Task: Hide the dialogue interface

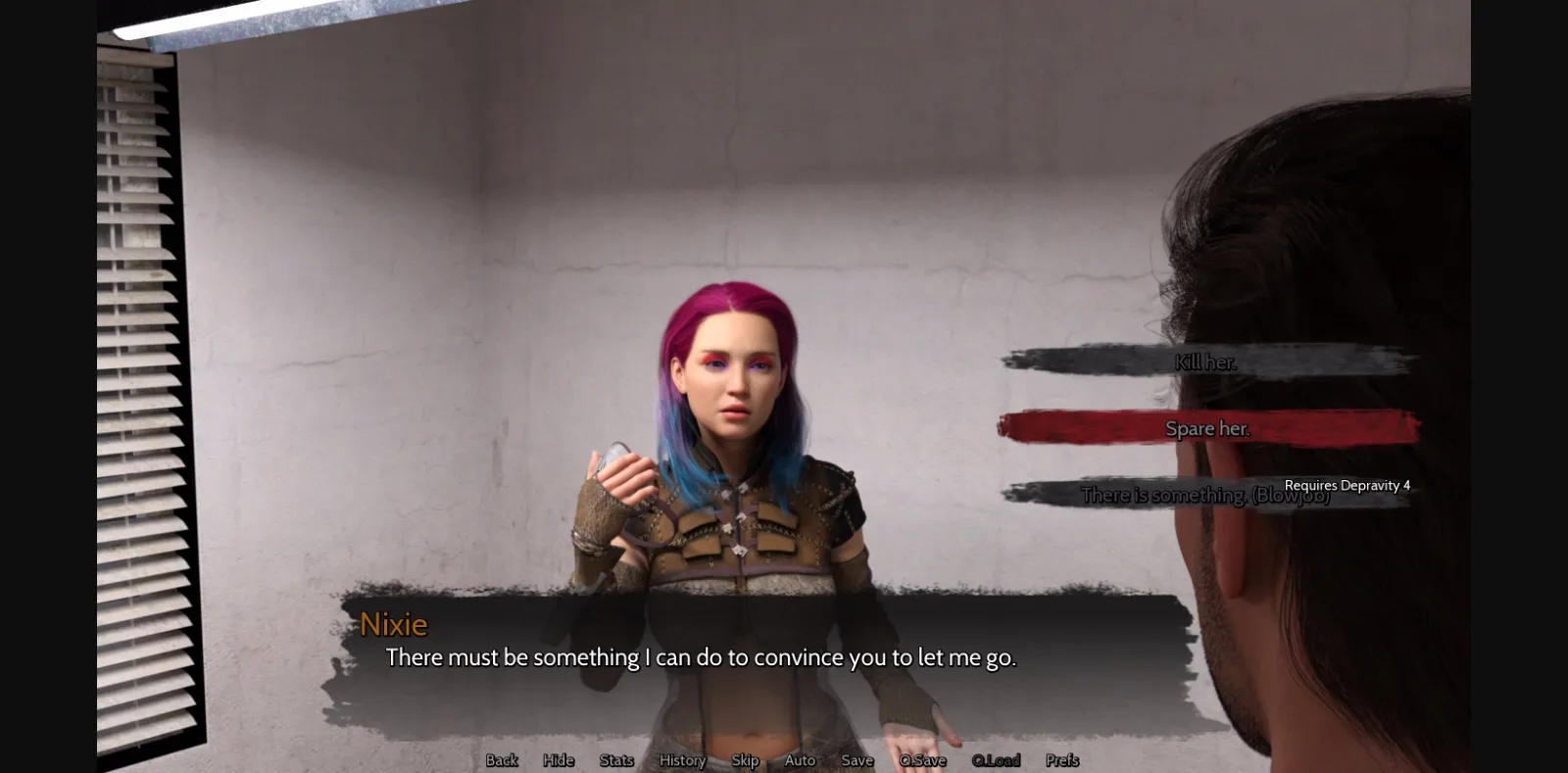Action: pyautogui.click(x=558, y=760)
